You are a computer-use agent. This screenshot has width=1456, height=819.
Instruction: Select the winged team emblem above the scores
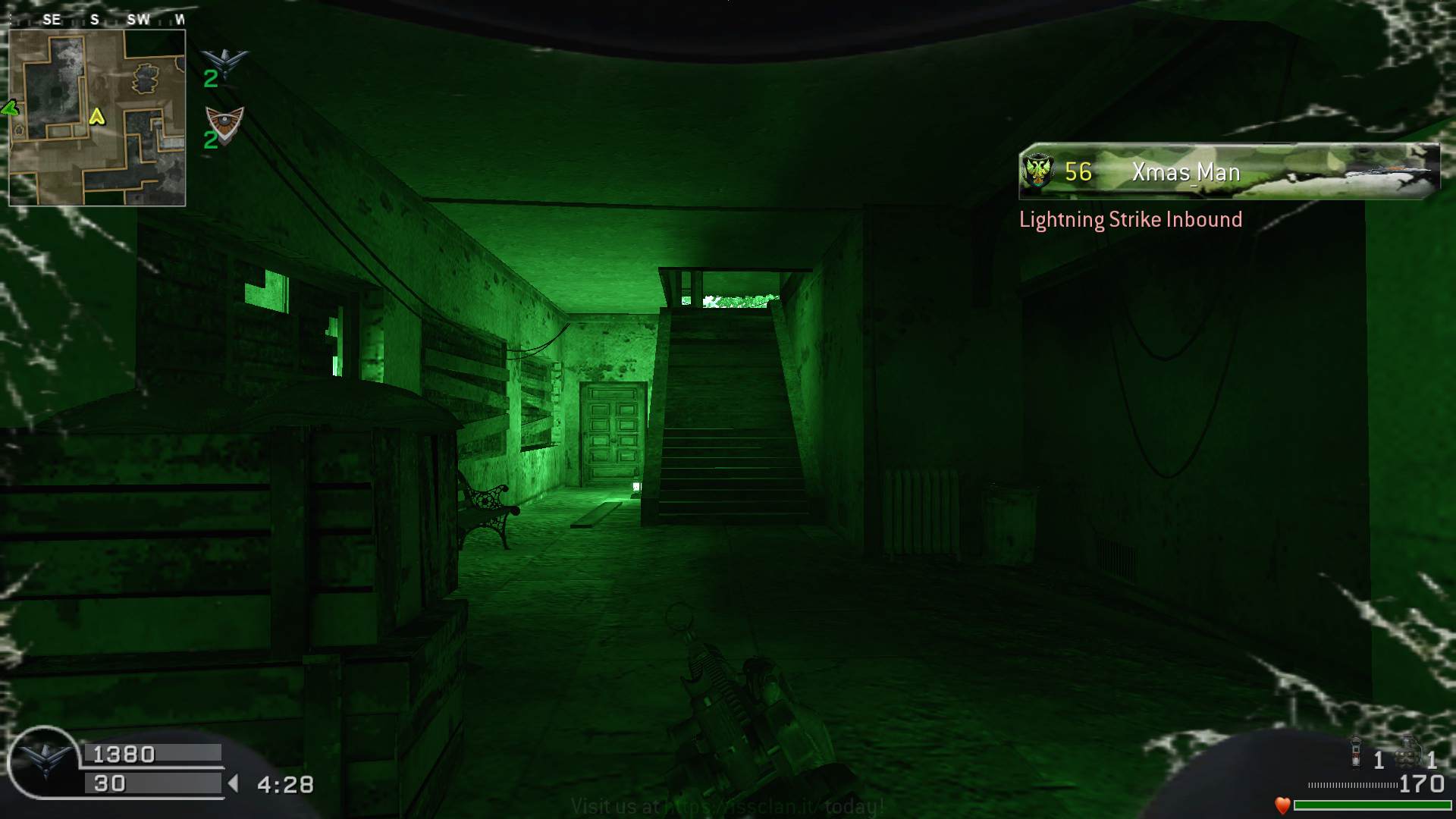point(225,60)
